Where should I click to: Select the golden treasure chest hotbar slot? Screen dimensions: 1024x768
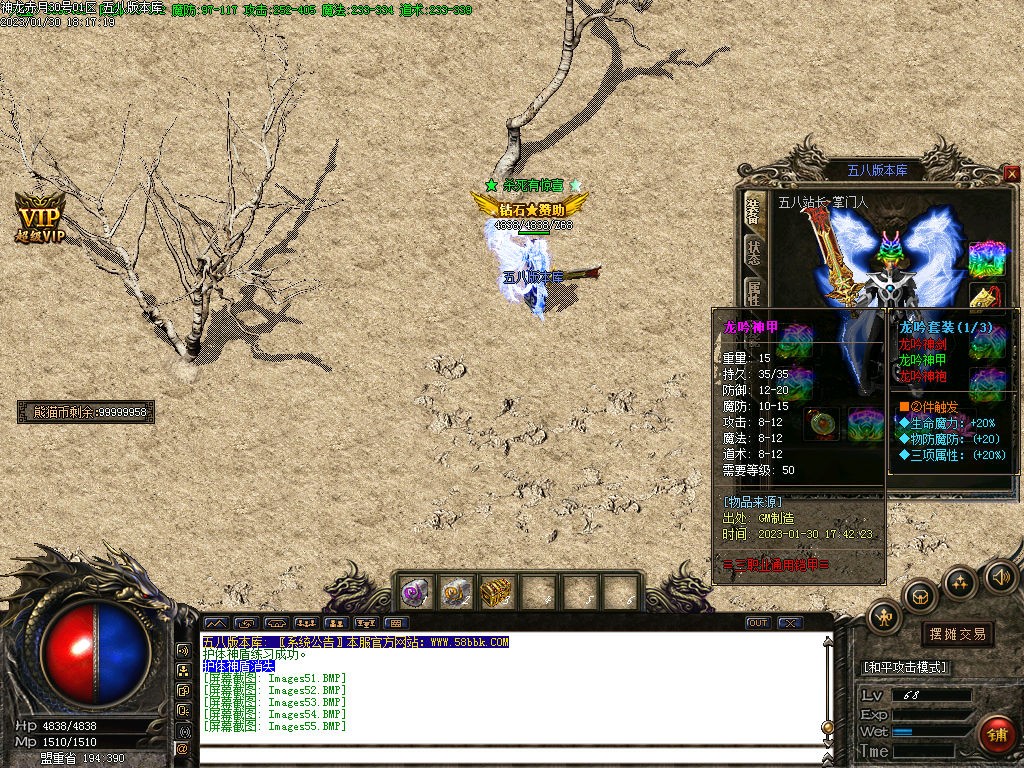[x=497, y=593]
